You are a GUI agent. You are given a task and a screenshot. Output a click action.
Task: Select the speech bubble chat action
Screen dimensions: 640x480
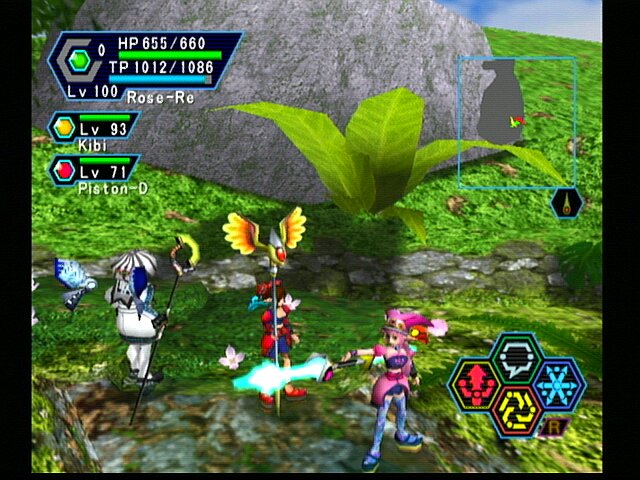pos(515,355)
